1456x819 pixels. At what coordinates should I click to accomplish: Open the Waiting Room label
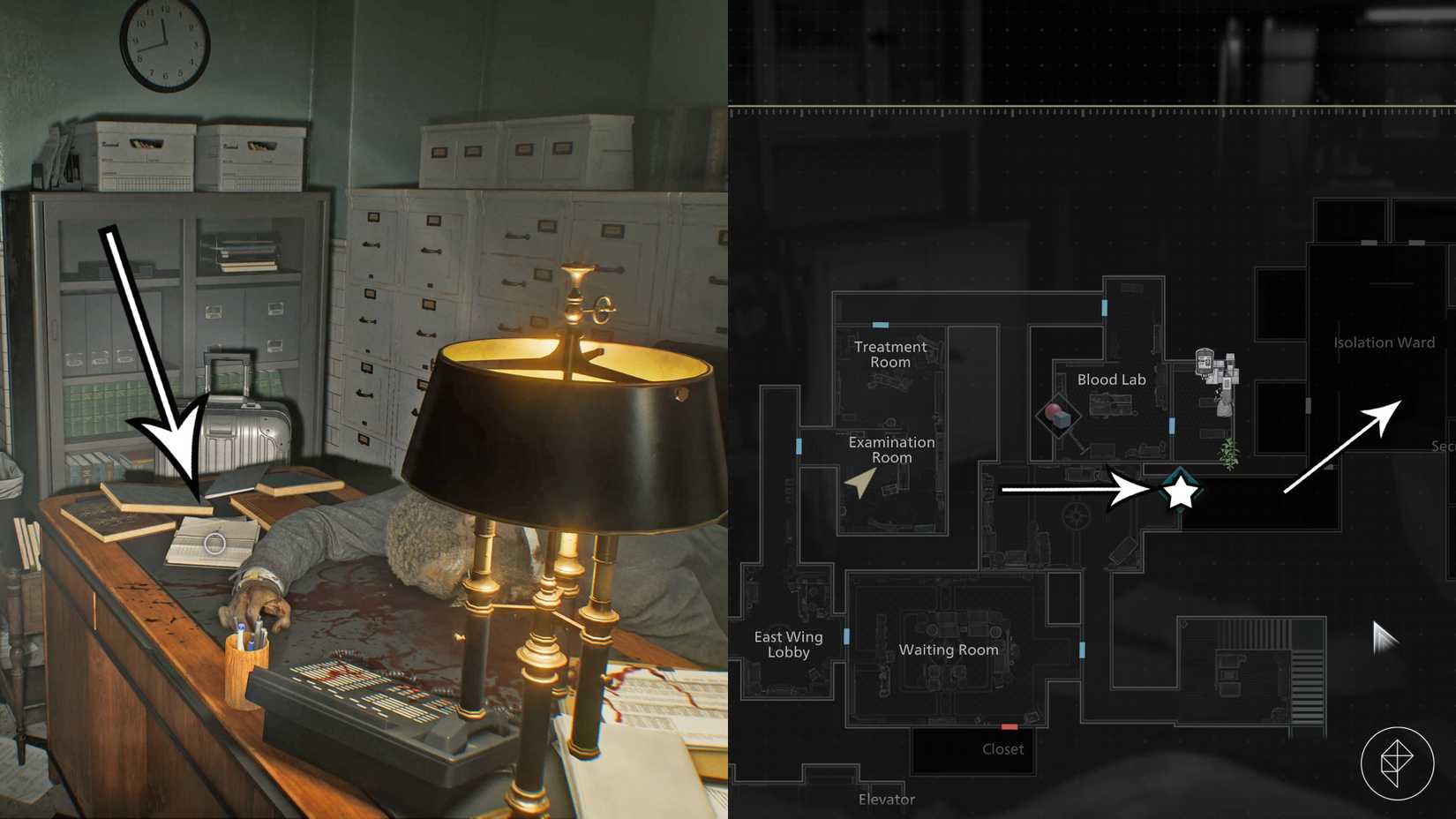tap(949, 650)
